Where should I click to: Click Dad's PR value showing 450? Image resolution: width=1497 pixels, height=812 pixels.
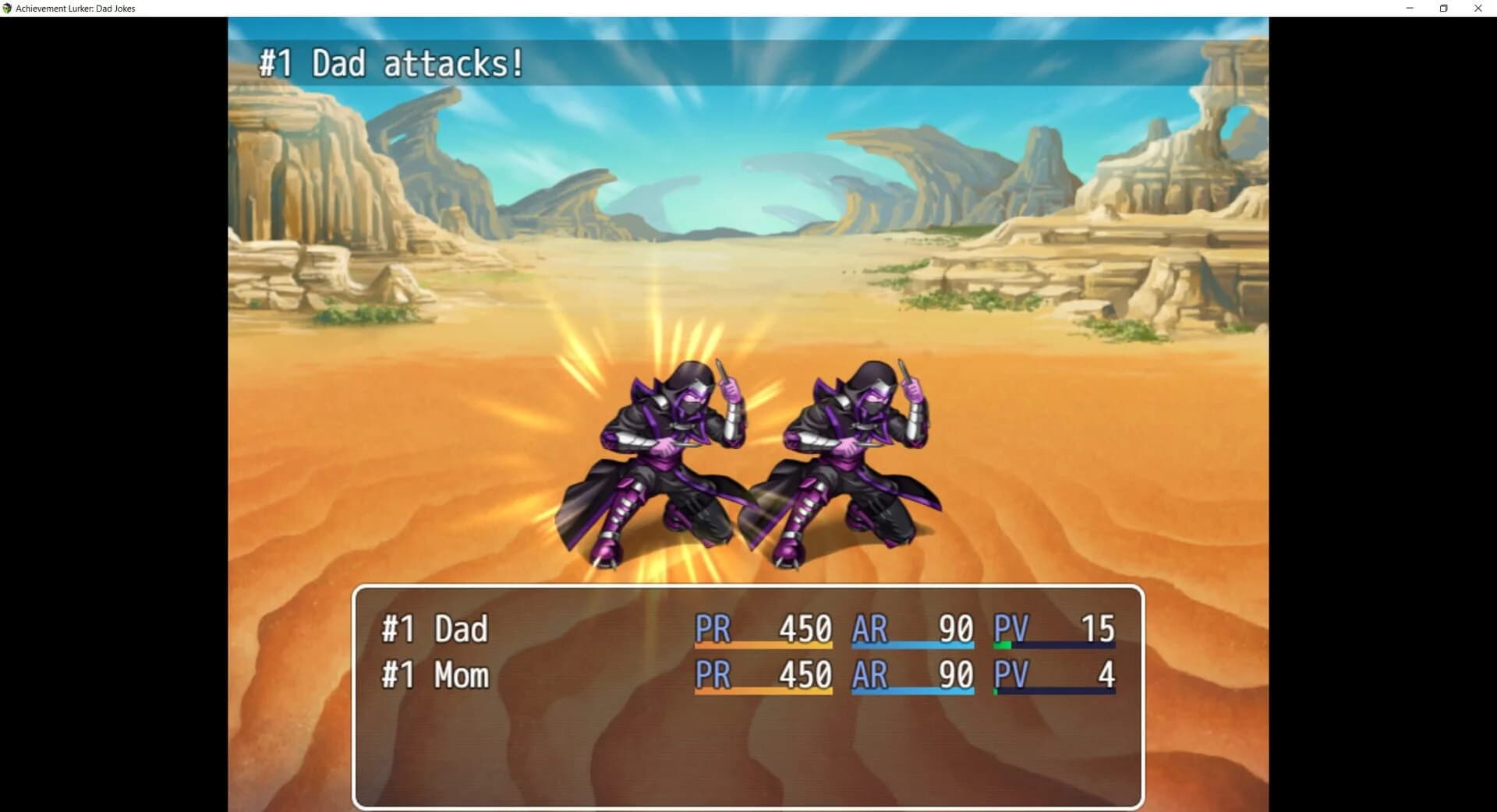(x=805, y=628)
